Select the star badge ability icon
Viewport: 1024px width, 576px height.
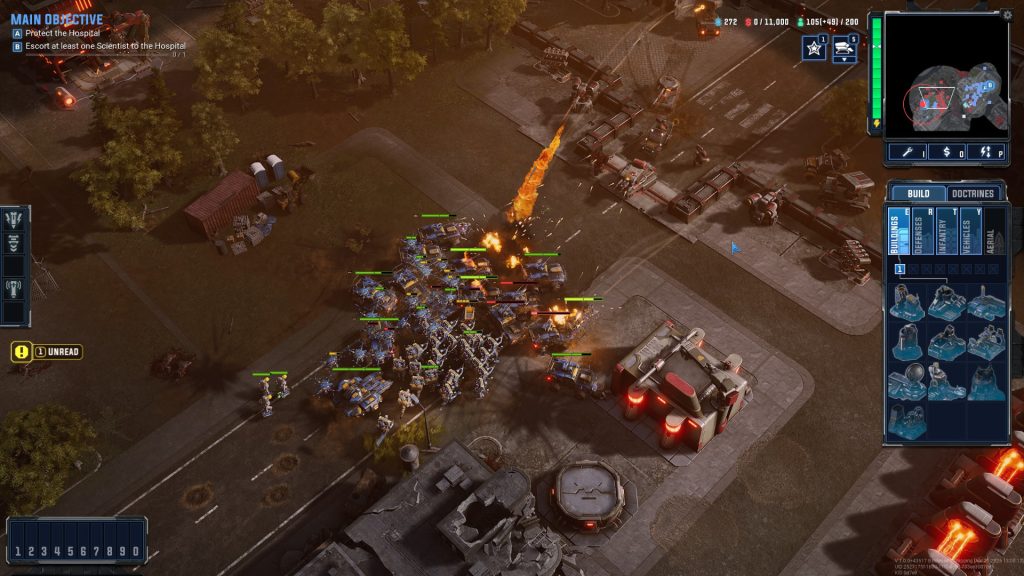click(x=813, y=48)
